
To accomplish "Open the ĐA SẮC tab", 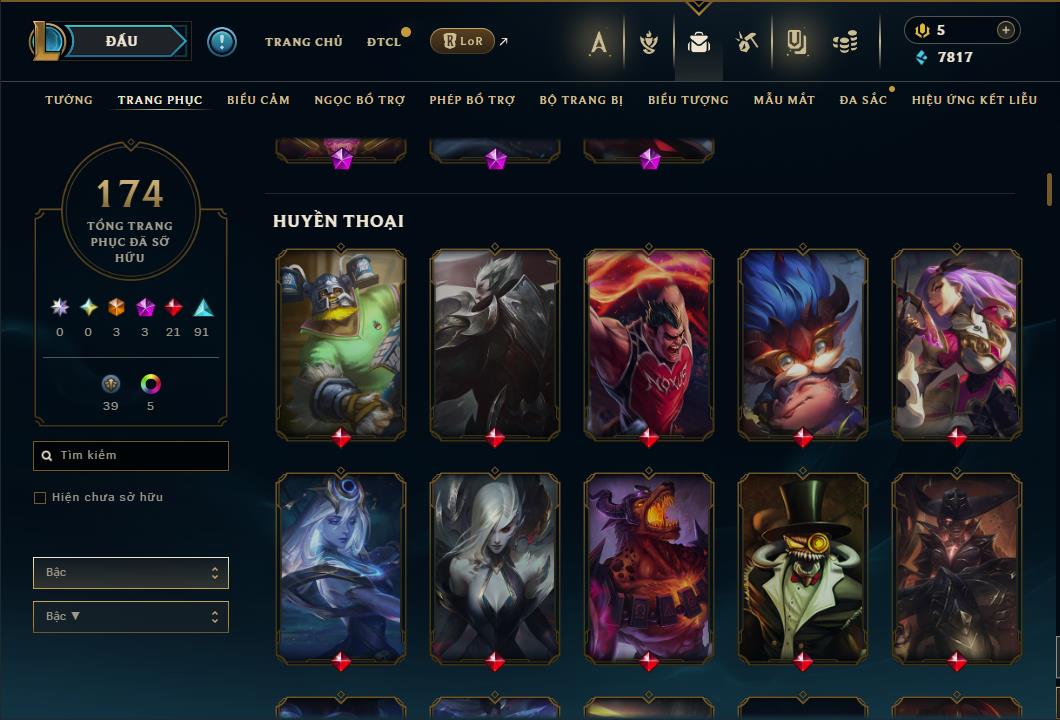I will 863,100.
